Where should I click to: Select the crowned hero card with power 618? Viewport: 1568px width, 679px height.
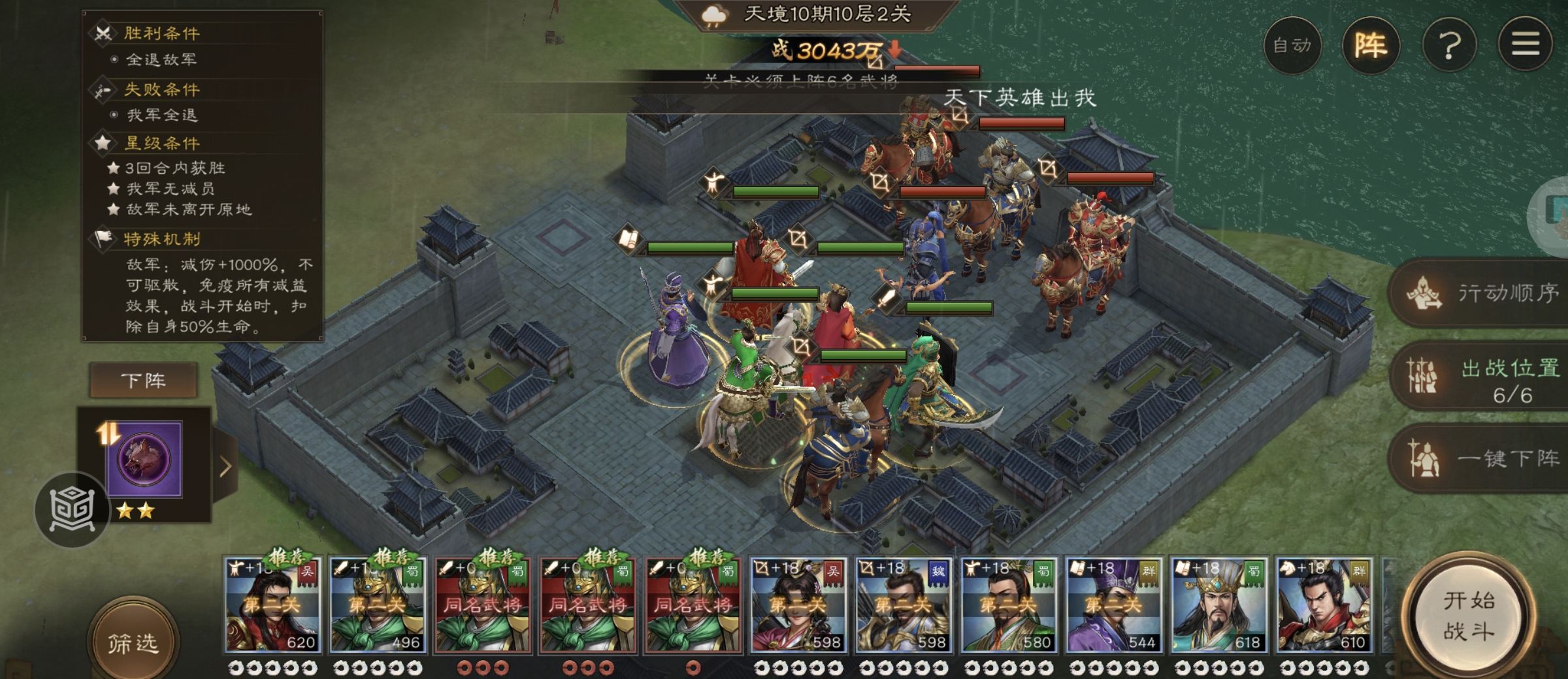tap(1218, 605)
